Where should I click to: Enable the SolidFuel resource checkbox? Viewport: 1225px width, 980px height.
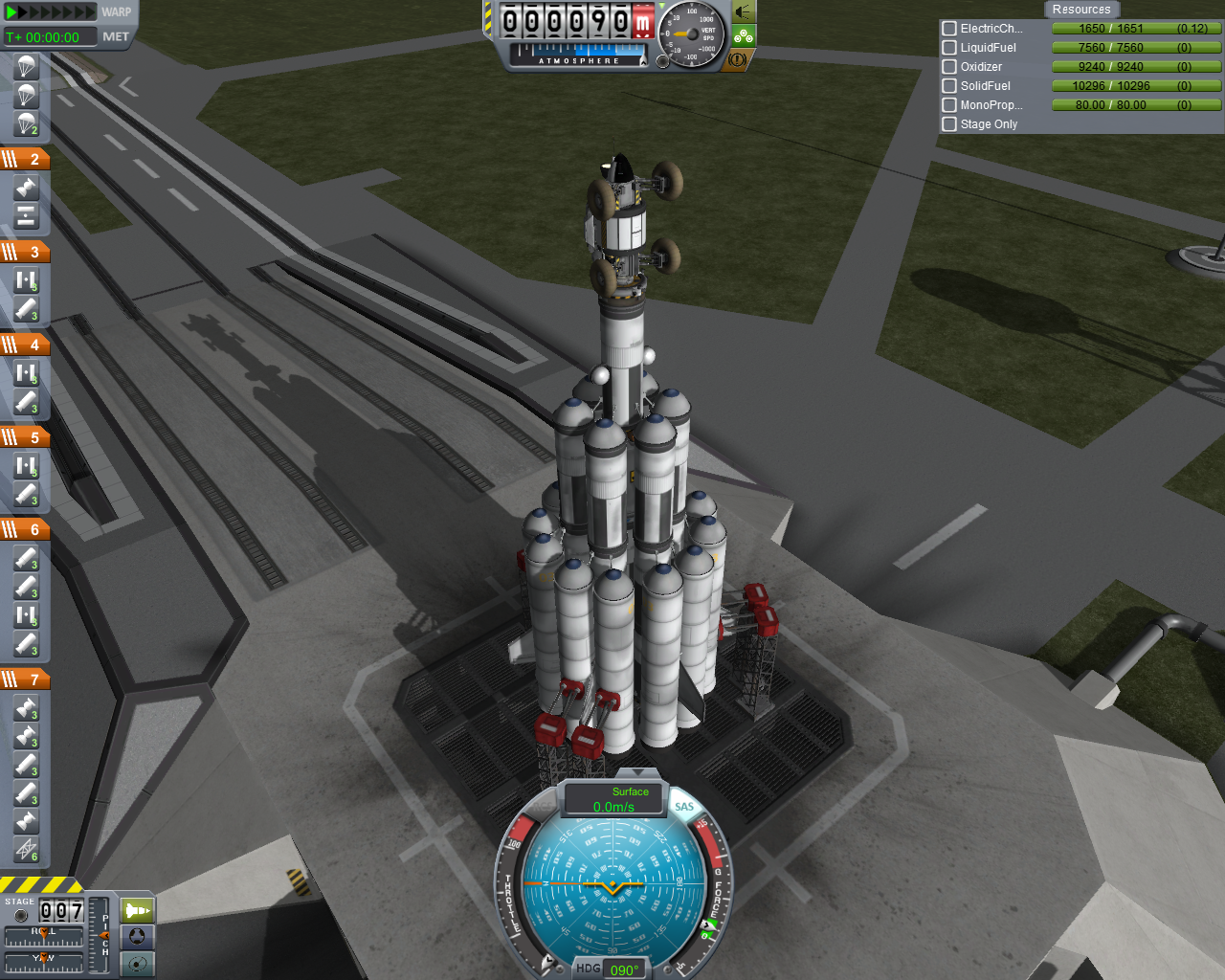pos(949,86)
